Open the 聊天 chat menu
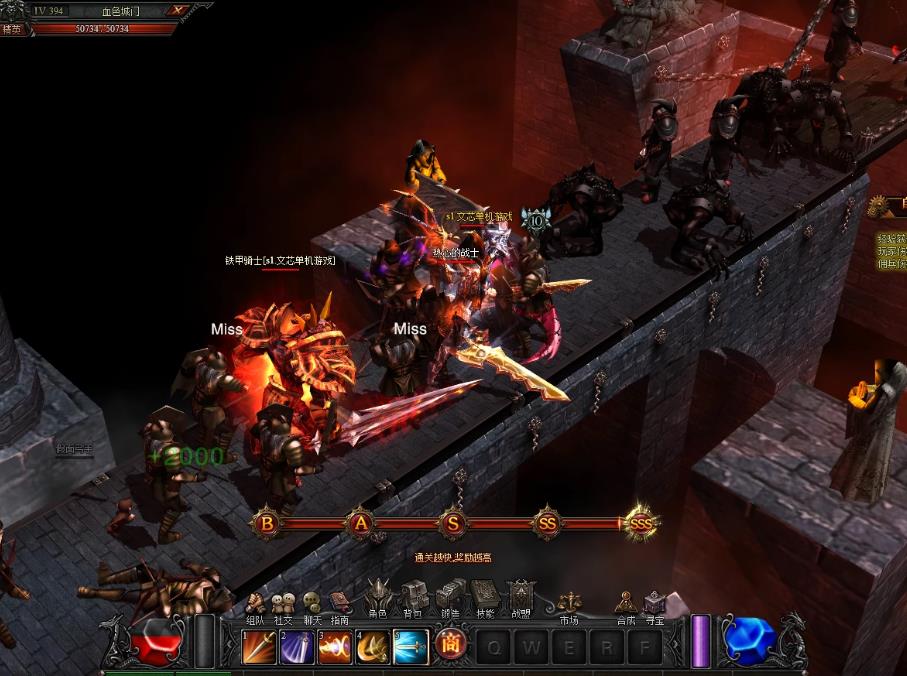This screenshot has width=907, height=676. (312, 605)
